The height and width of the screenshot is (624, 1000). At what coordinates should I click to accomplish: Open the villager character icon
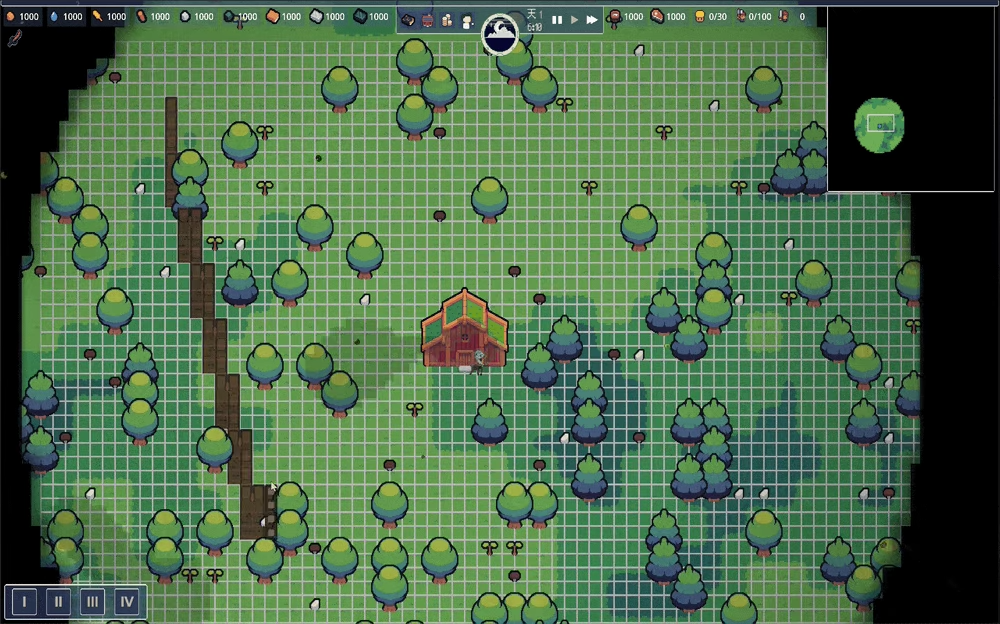pos(466,20)
